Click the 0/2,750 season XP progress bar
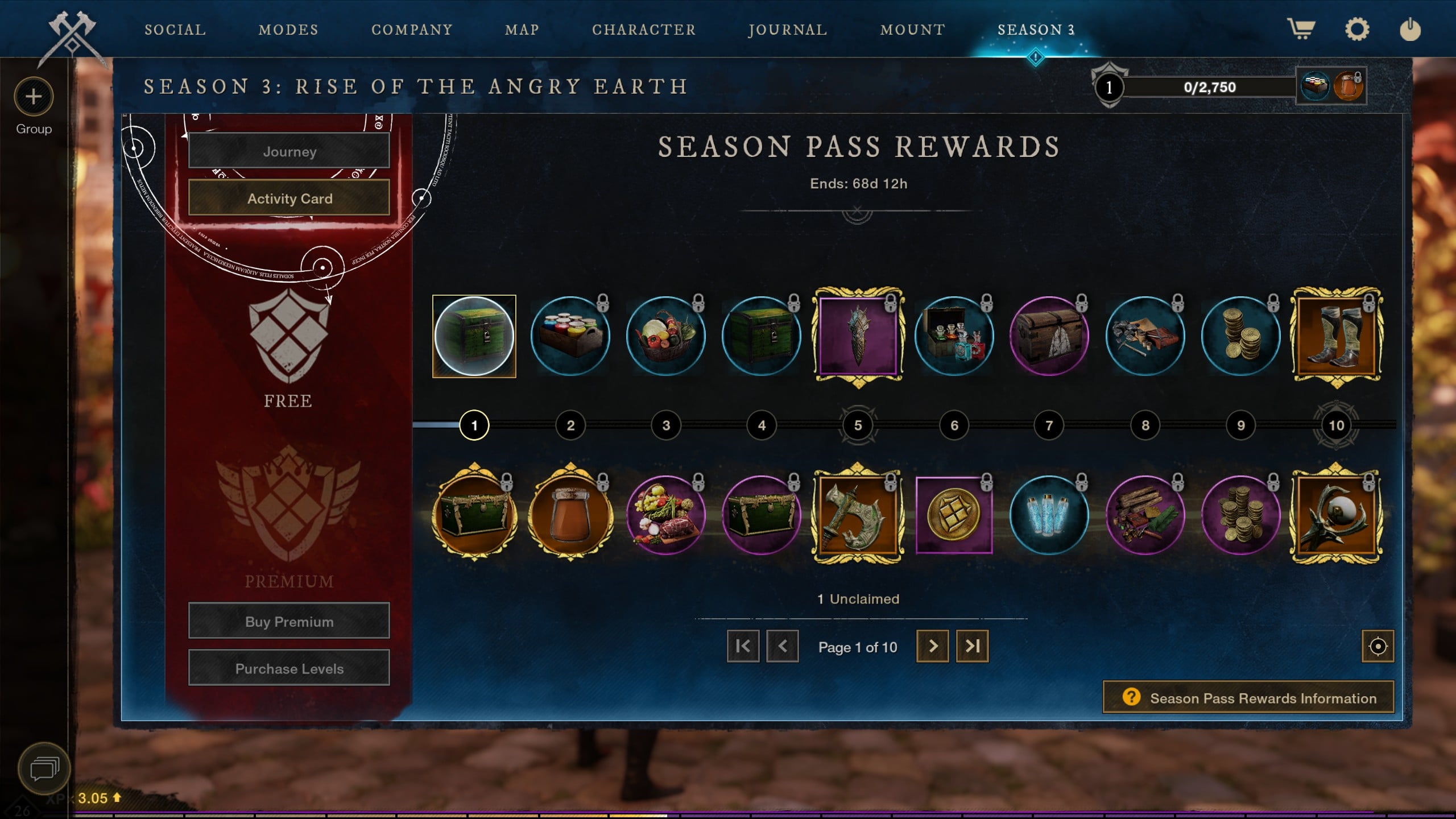This screenshot has height=819, width=1456. 1209,87
